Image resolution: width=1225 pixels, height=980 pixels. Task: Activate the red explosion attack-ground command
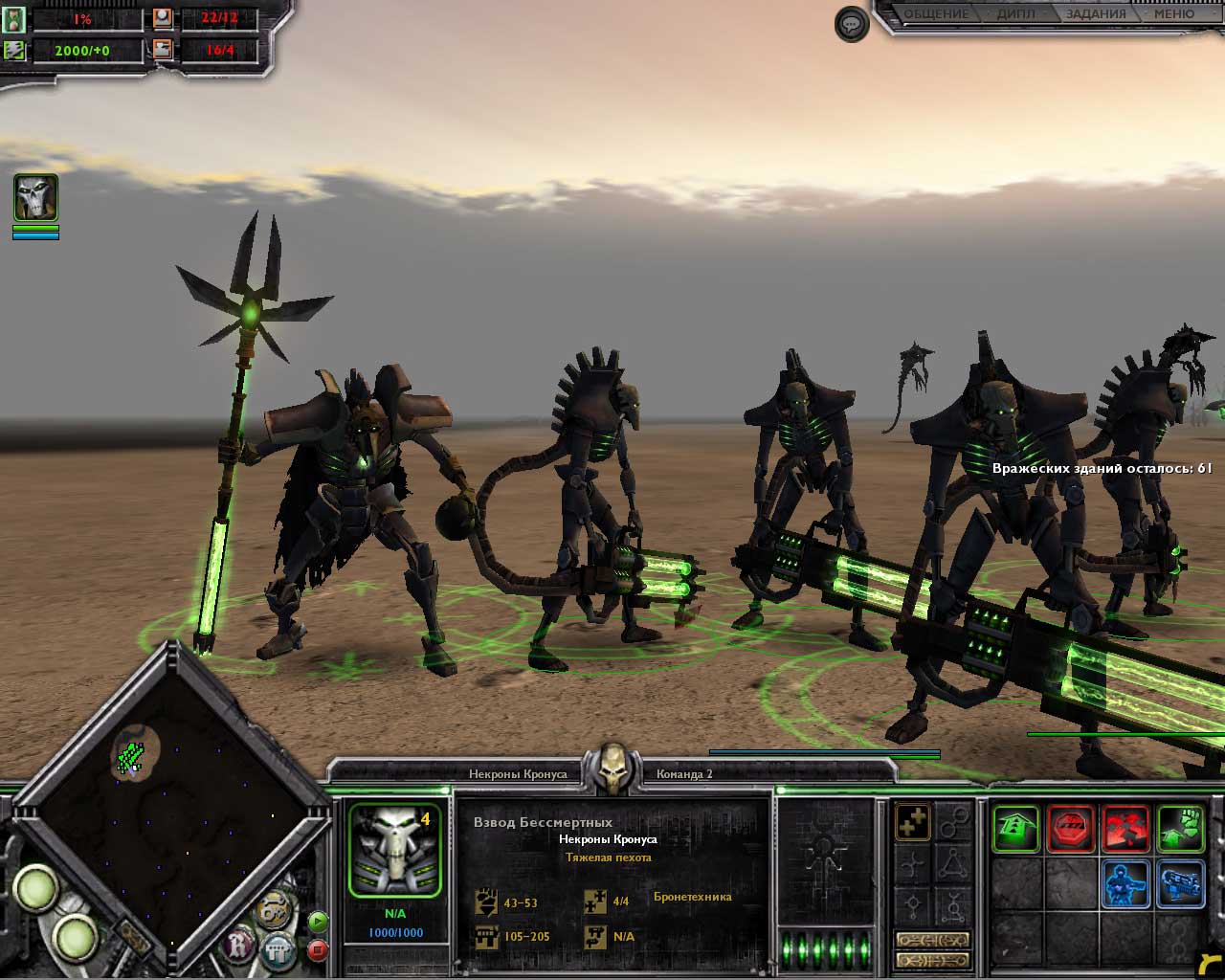click(1125, 829)
